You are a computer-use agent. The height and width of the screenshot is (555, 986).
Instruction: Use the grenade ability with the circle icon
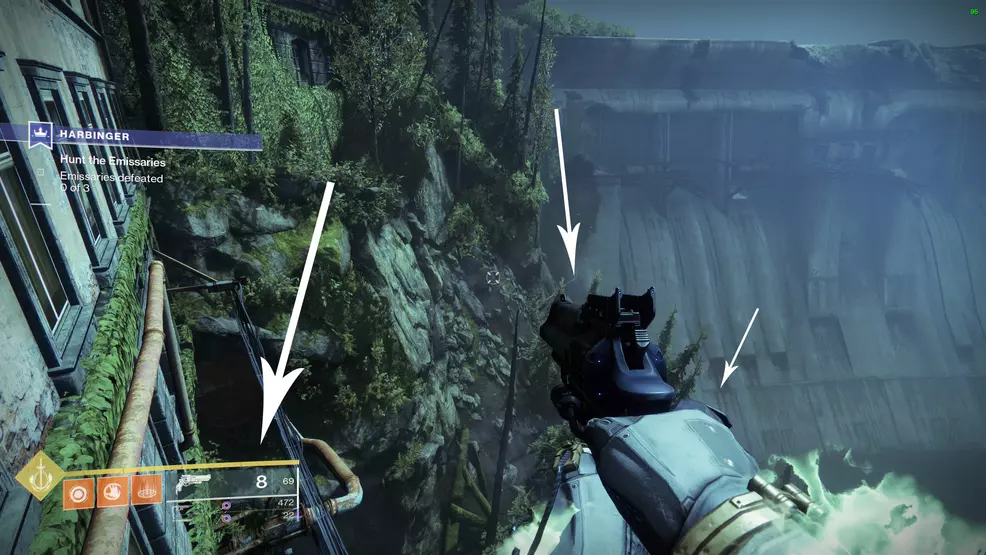pyautogui.click(x=78, y=490)
